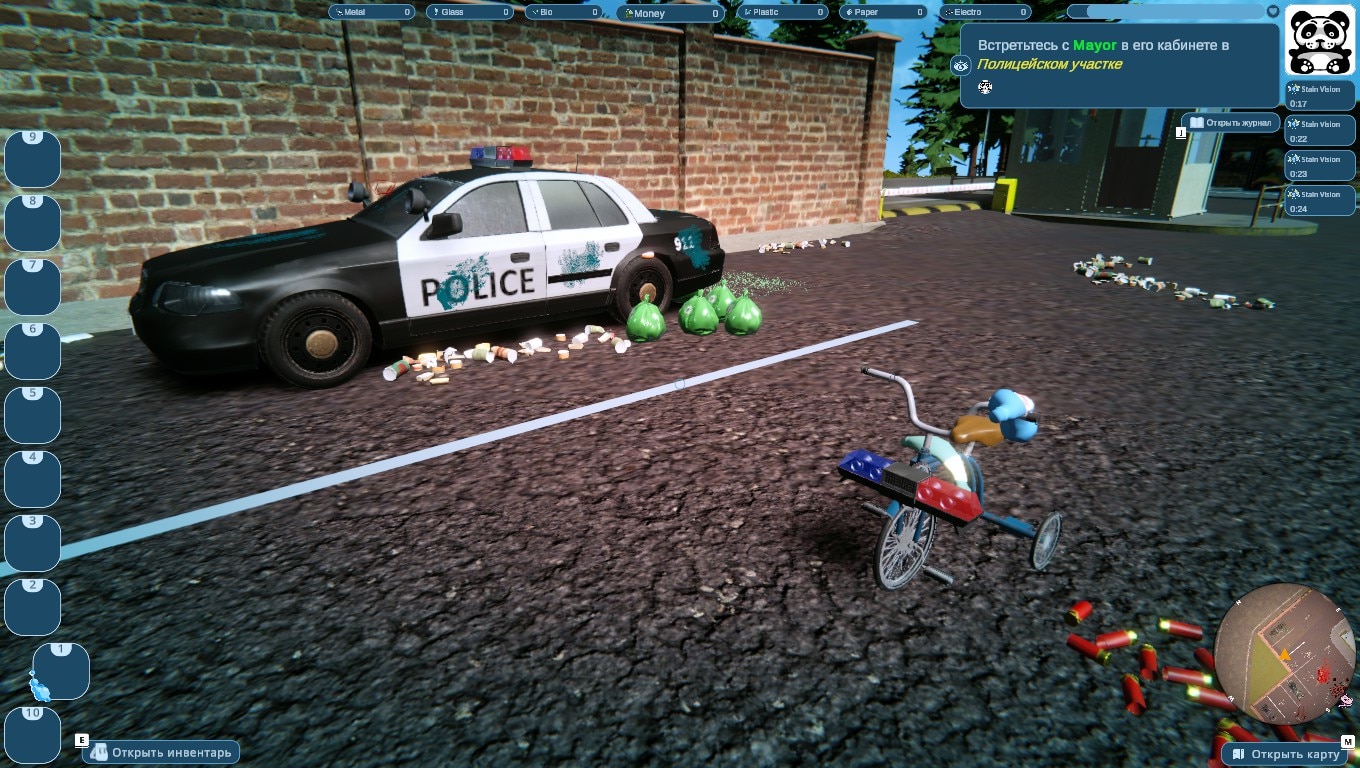This screenshot has height=768, width=1360.
Task: Open inventory via «Открыть инвентарь» button
Action: [x=163, y=752]
